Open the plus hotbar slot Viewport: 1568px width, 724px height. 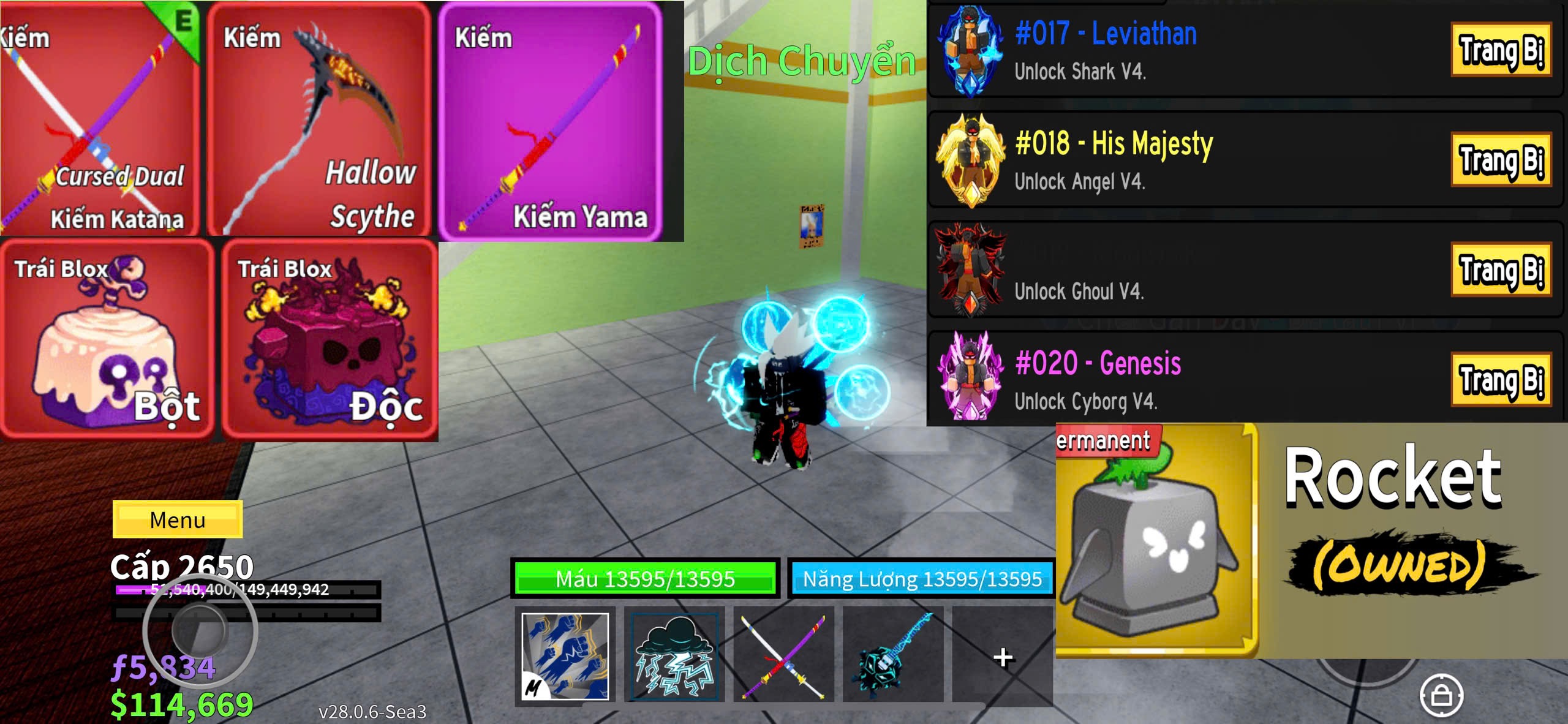pos(1002,657)
